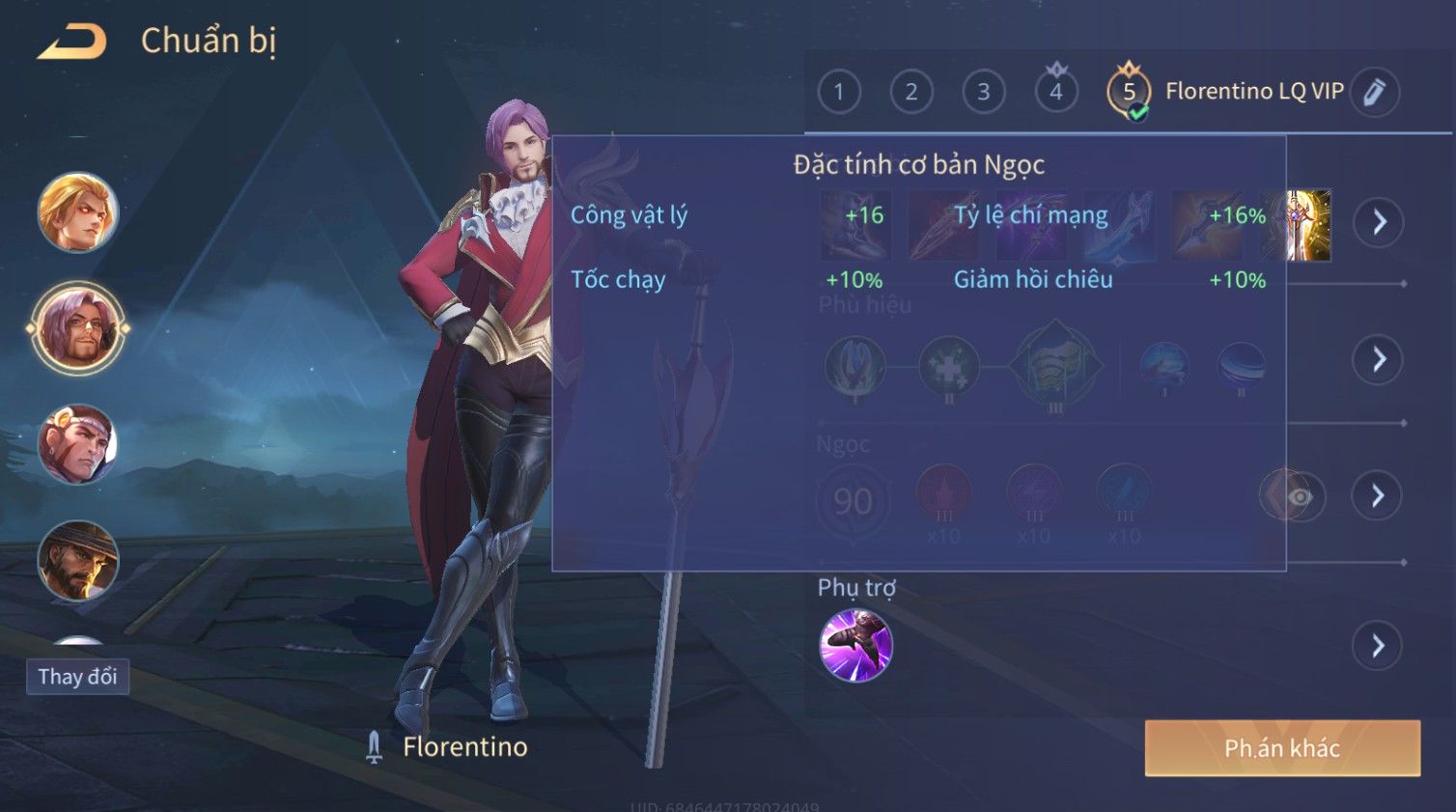
Task: Open the equipment build arrow
Action: coord(1378,222)
